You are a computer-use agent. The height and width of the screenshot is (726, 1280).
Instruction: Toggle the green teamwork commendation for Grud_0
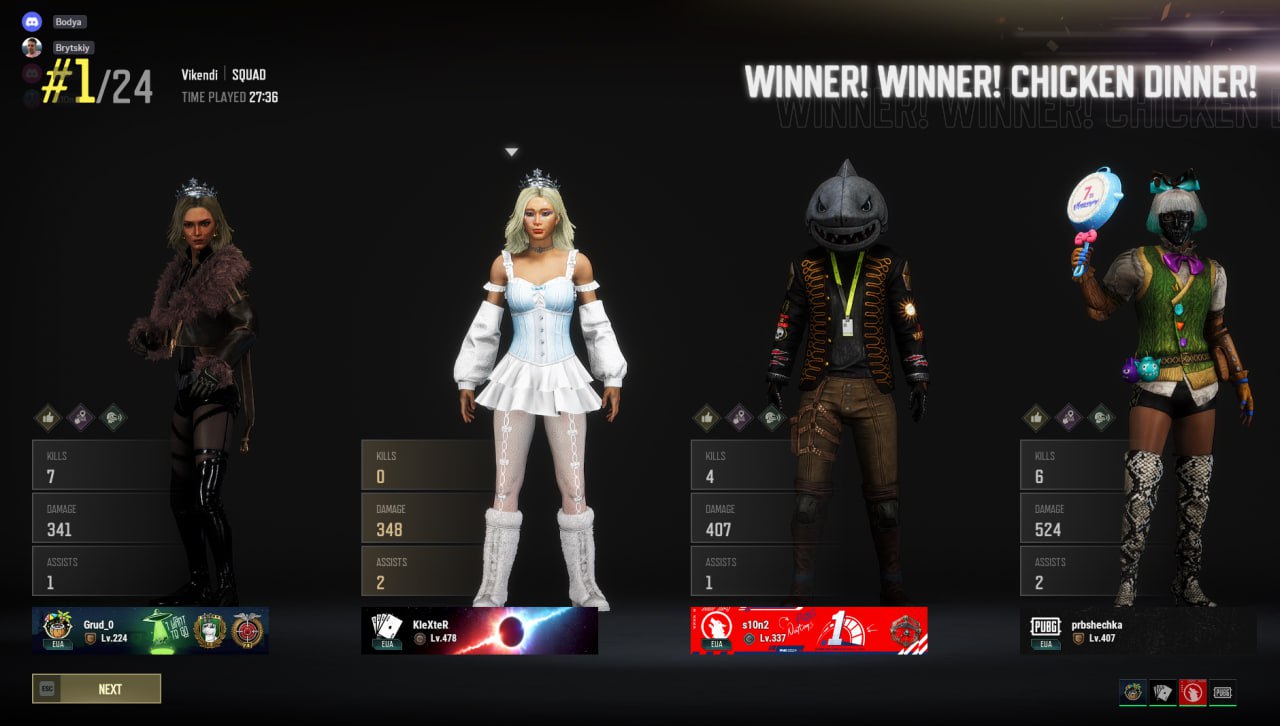click(114, 418)
